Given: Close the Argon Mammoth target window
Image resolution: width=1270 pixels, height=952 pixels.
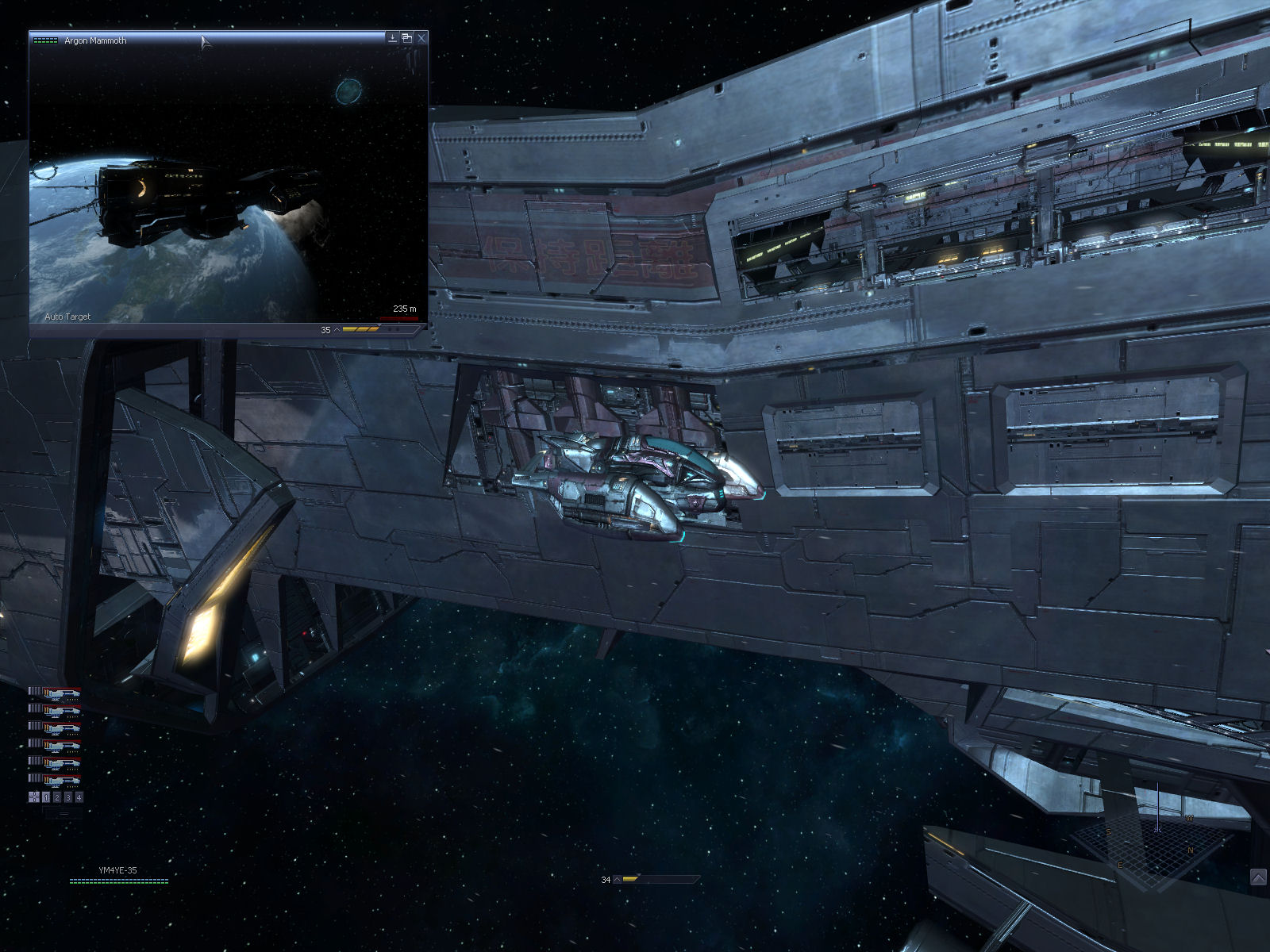Looking at the screenshot, I should click(421, 37).
